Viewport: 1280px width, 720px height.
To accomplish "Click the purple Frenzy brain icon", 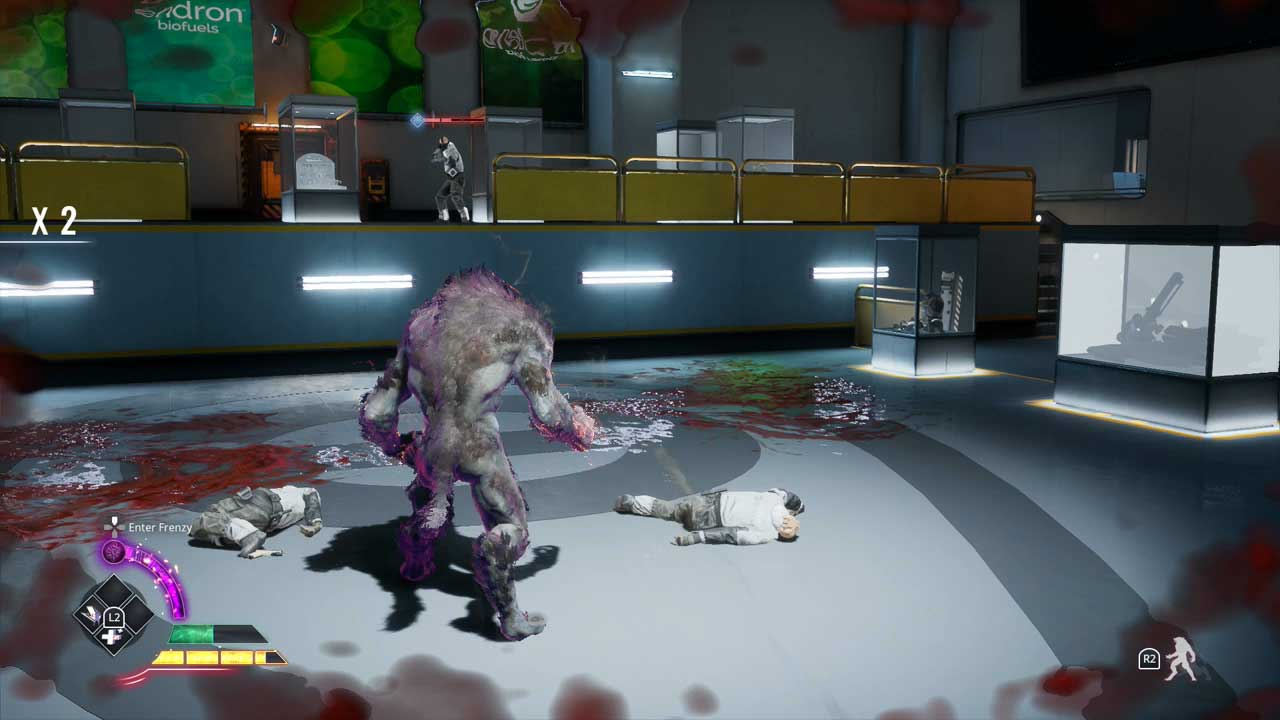I will pos(113,550).
